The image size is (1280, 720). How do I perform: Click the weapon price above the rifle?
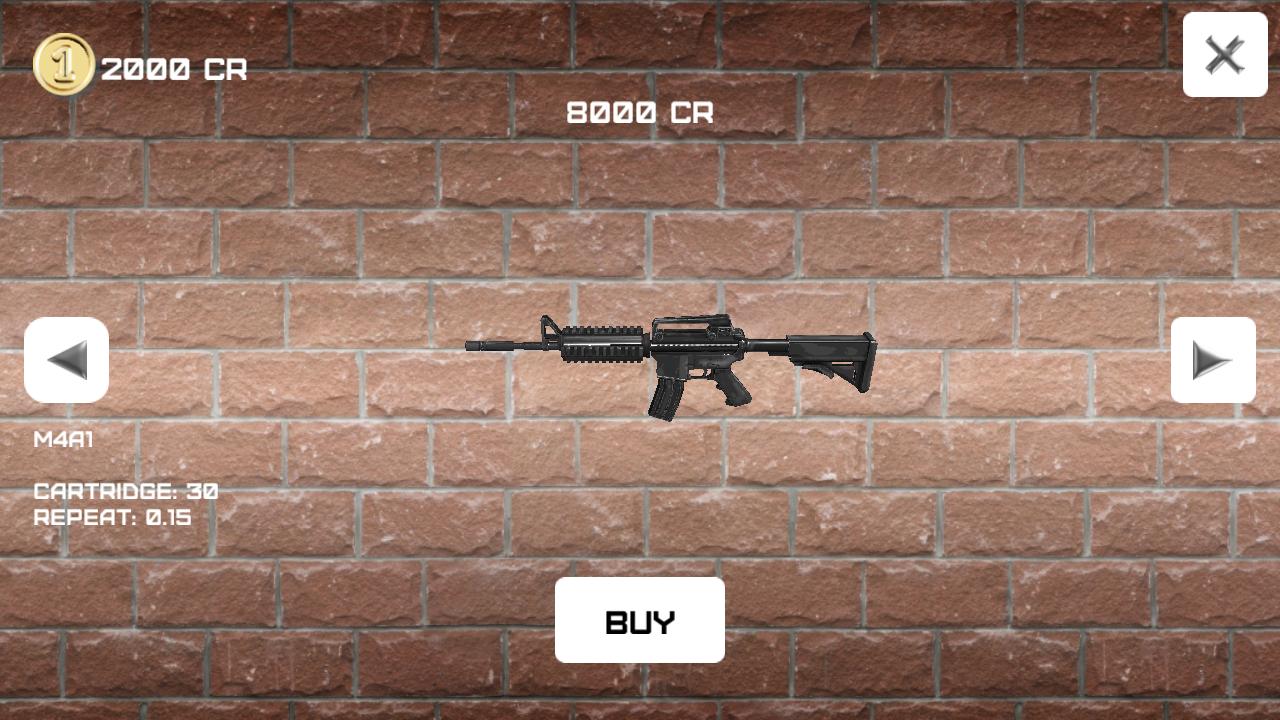pyautogui.click(x=640, y=112)
